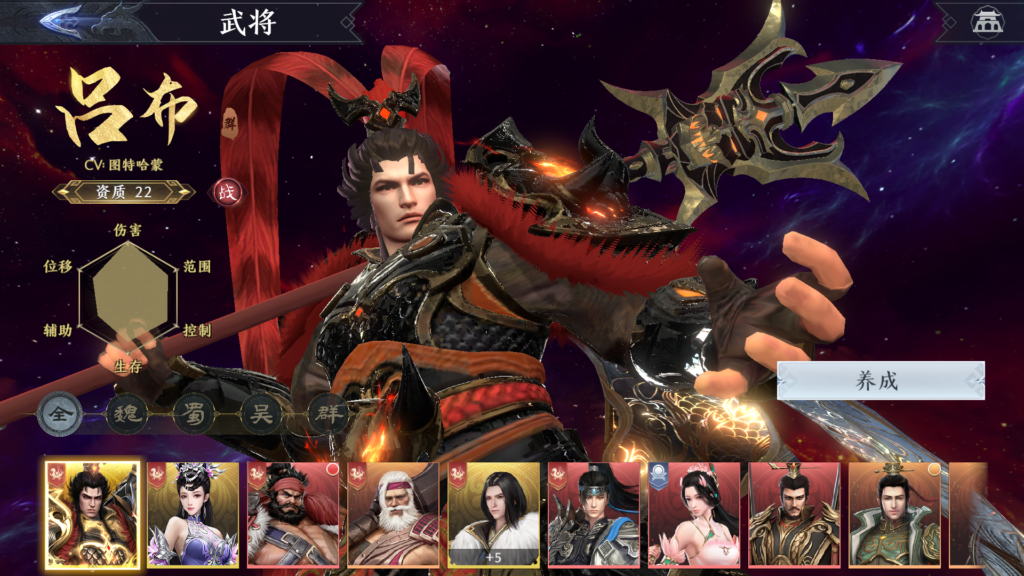Select the 全 (all) faction filter
Screen dimensions: 1024x576
tap(60, 414)
